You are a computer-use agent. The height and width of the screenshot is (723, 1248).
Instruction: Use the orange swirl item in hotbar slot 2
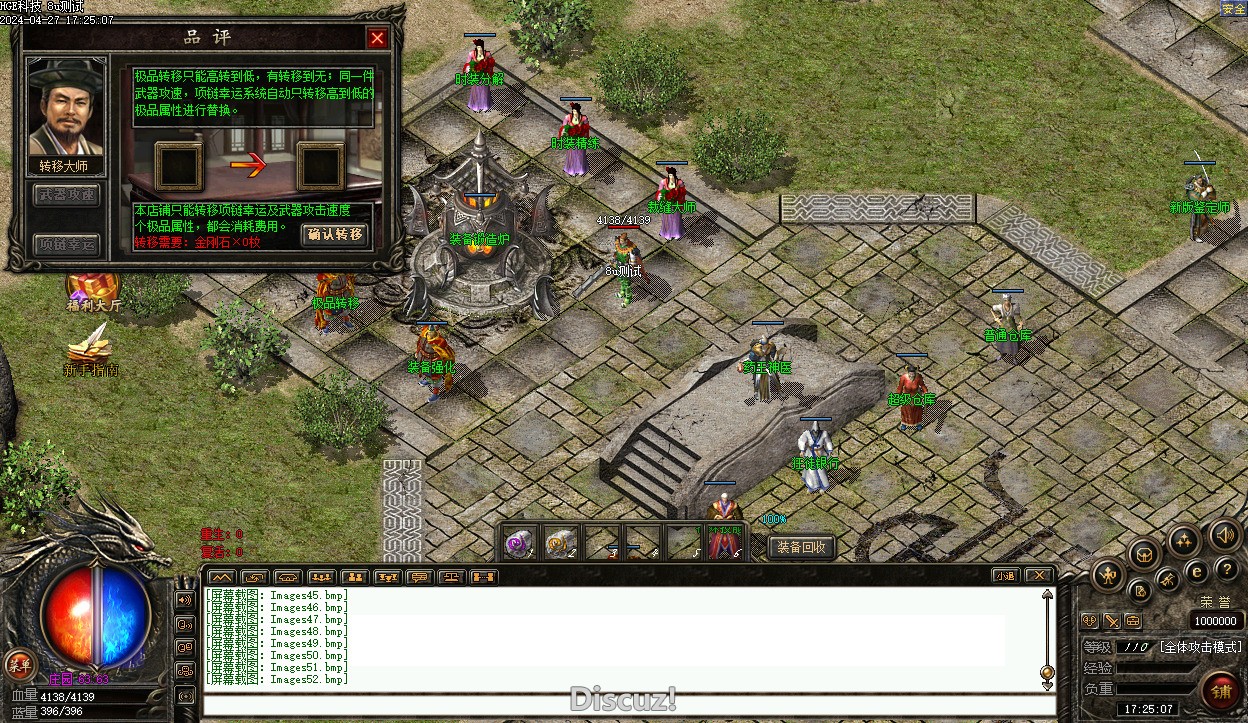(560, 543)
